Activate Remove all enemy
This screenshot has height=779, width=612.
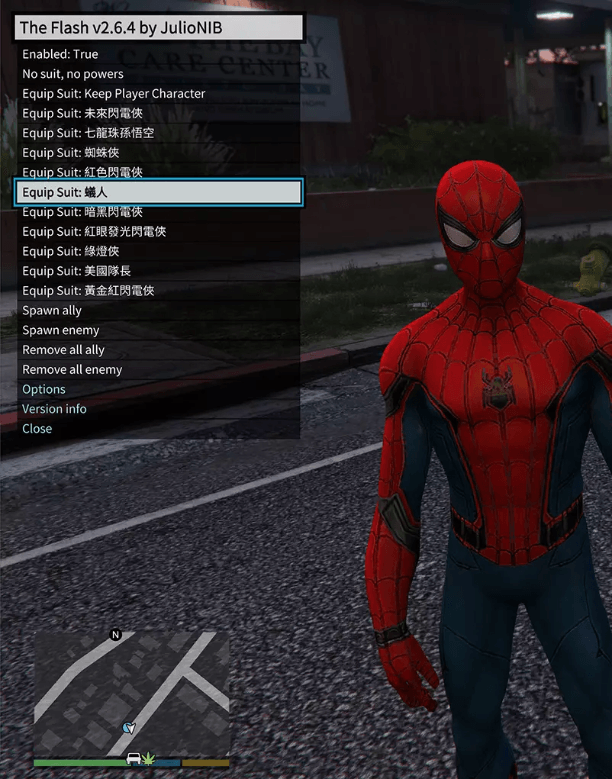[72, 370]
